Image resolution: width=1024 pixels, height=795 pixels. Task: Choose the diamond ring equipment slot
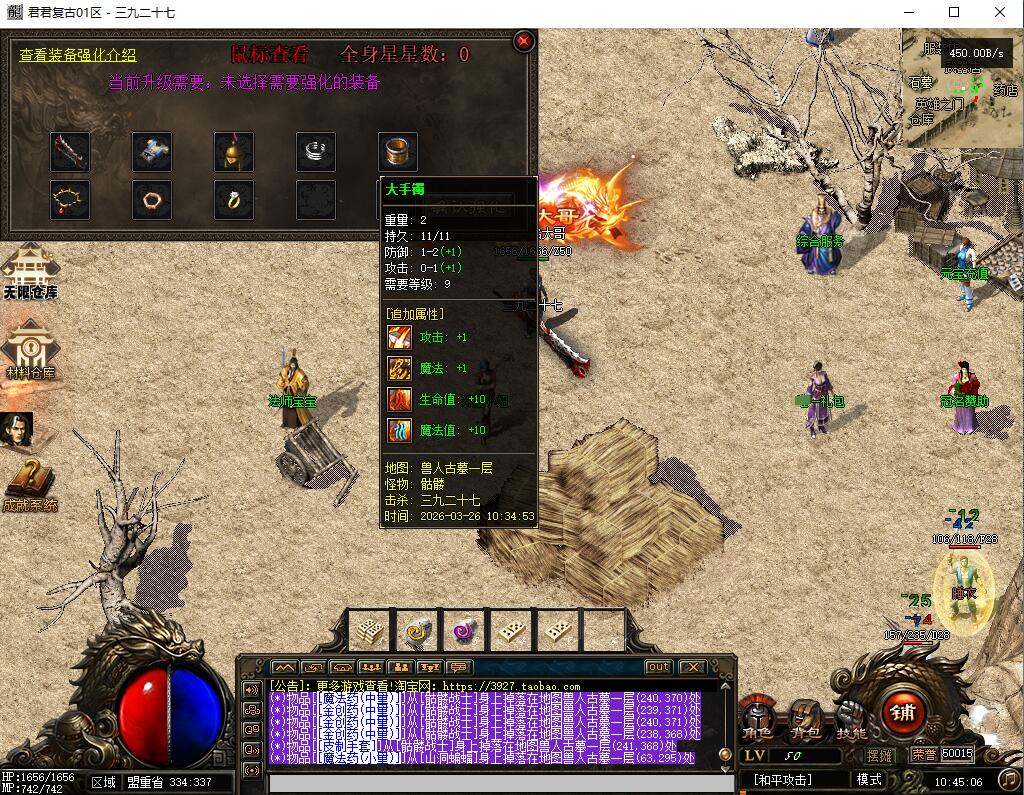tap(233, 199)
